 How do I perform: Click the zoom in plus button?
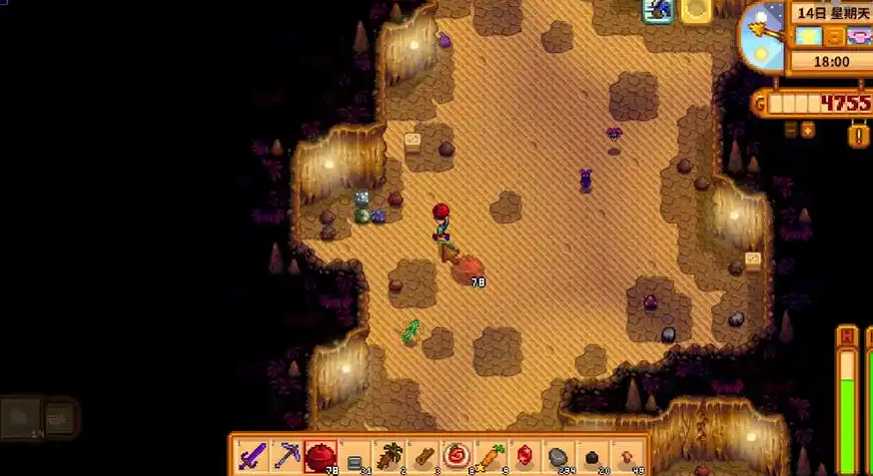(x=808, y=129)
